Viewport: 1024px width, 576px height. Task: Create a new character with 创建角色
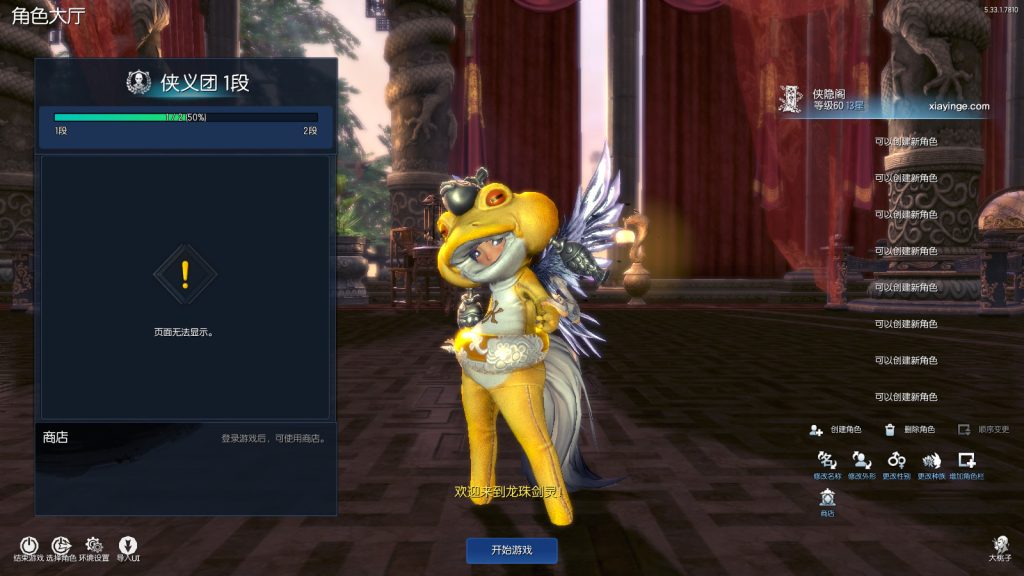tap(835, 430)
